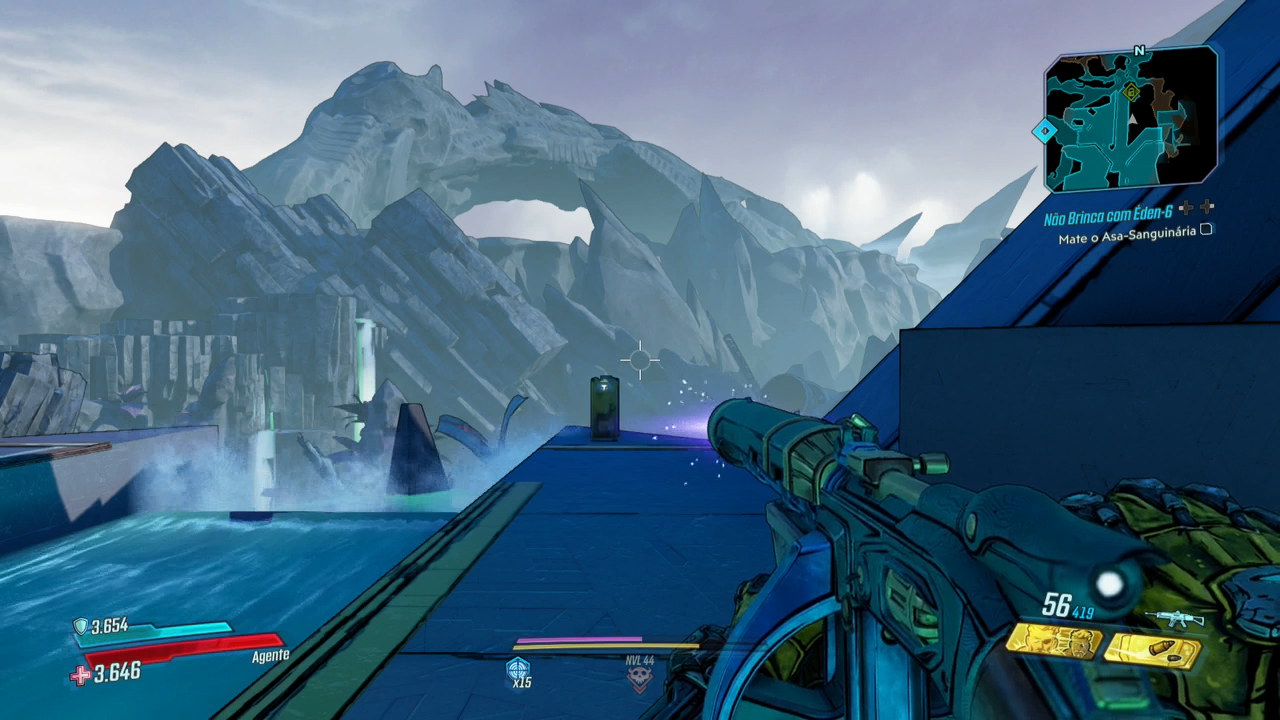
Task: Select the gold bullet skill card
Action: click(1152, 651)
